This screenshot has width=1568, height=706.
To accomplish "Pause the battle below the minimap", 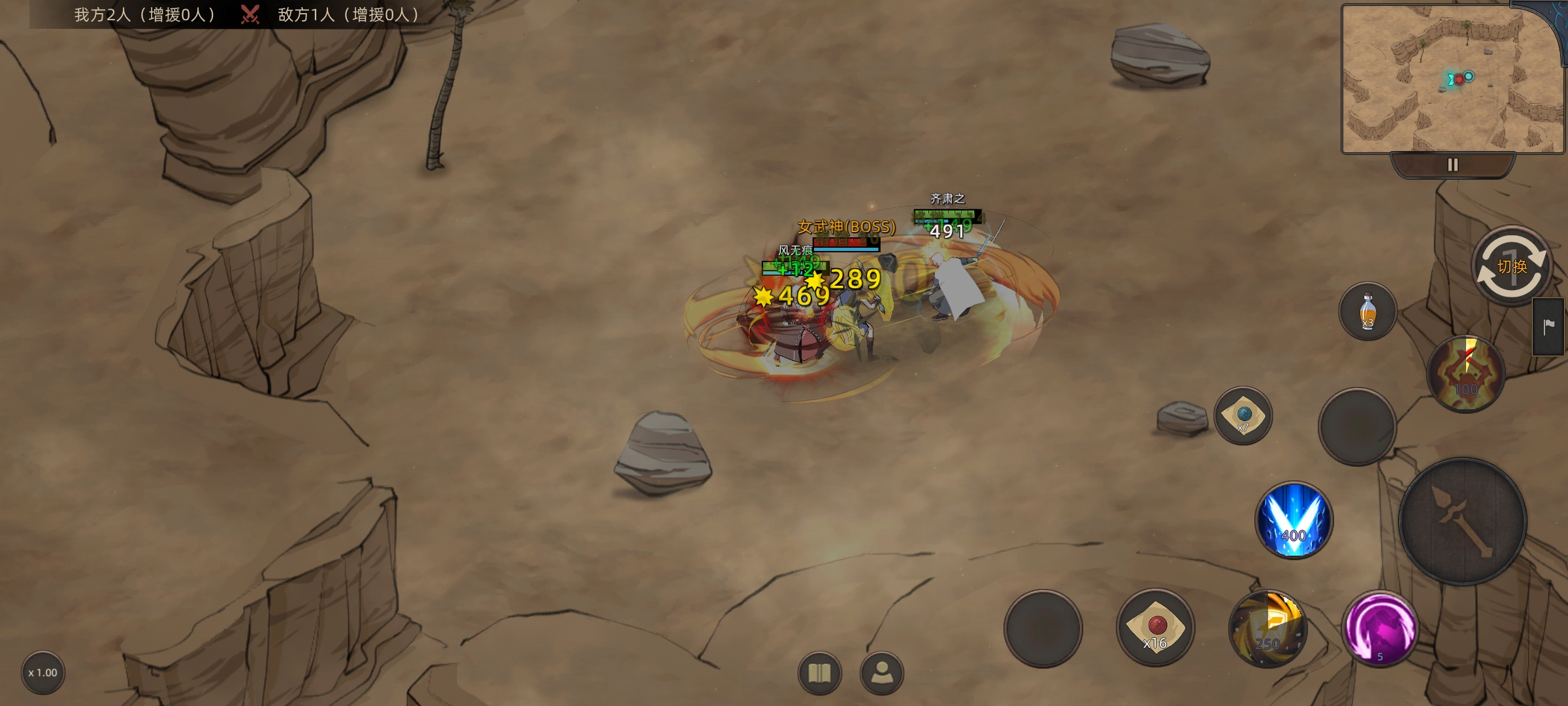I will tap(1452, 165).
